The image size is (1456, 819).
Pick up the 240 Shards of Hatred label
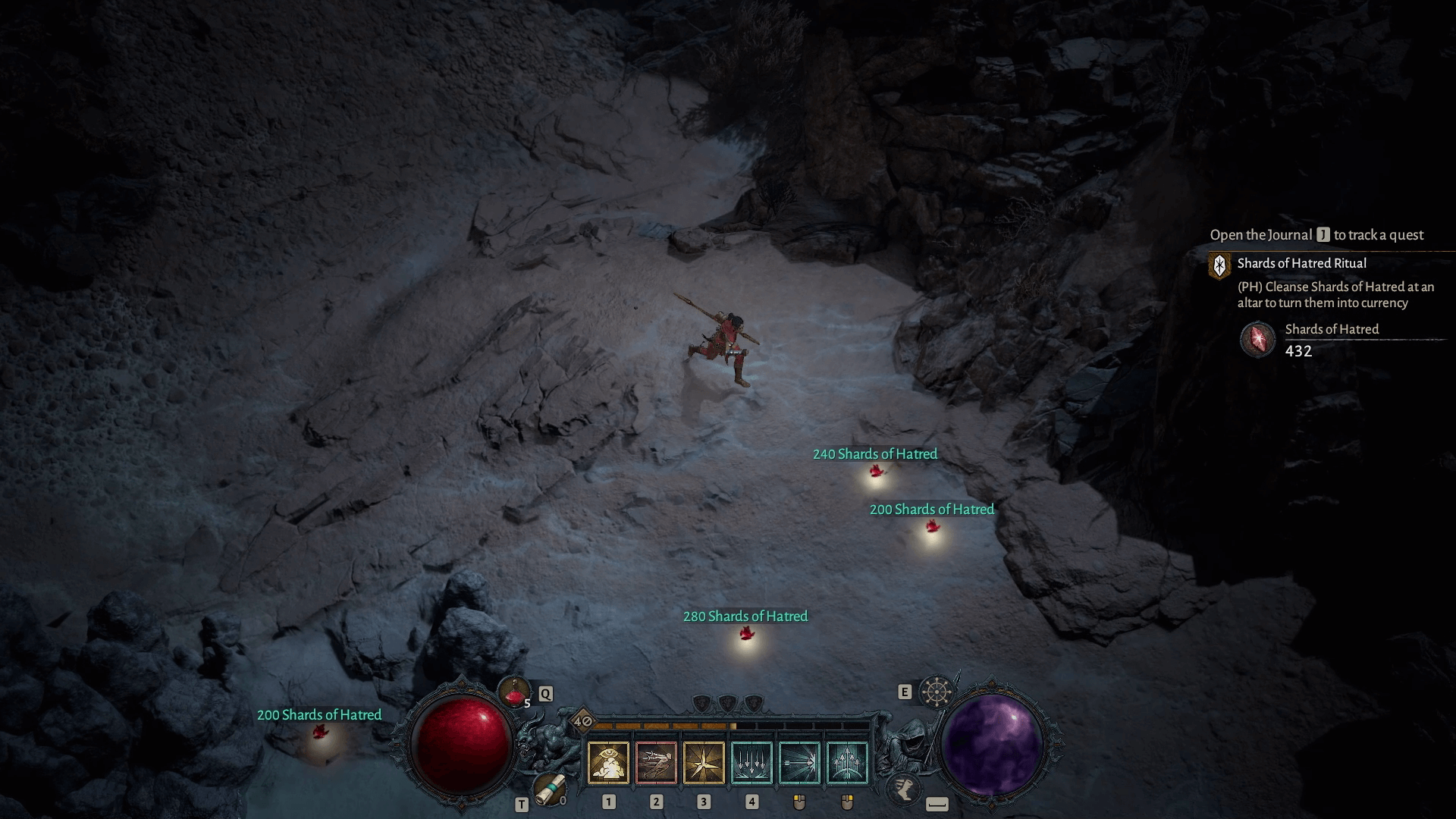click(x=875, y=454)
